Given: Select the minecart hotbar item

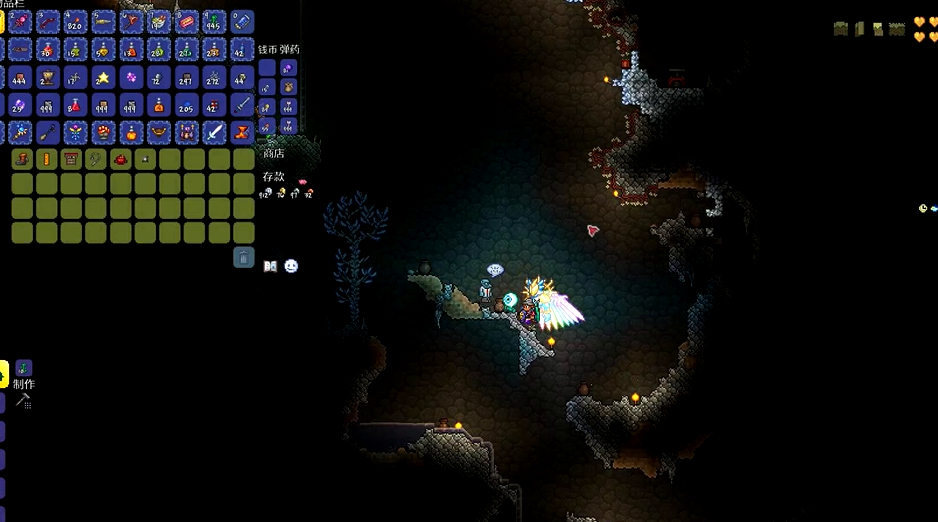Looking at the screenshot, I should click(x=186, y=21).
